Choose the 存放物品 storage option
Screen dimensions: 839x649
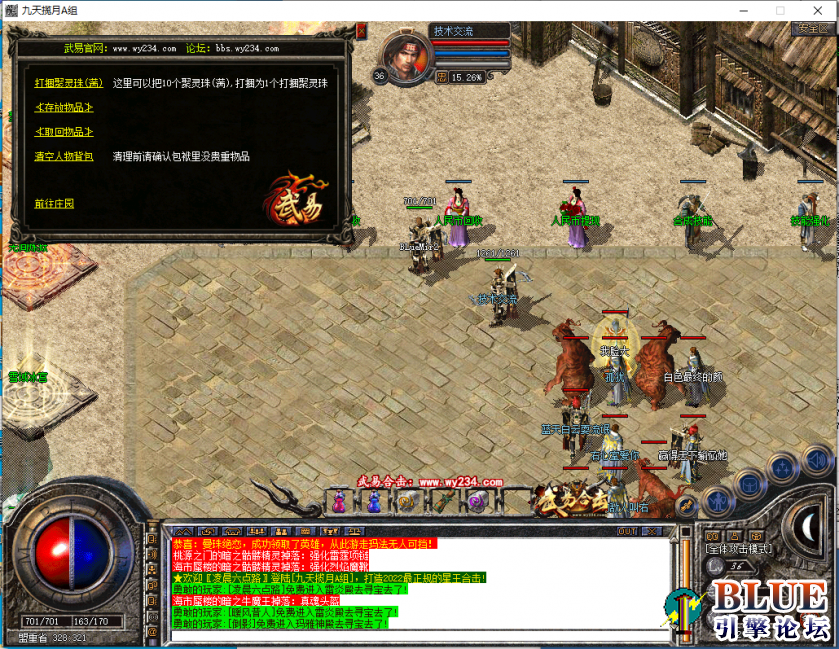tap(63, 107)
